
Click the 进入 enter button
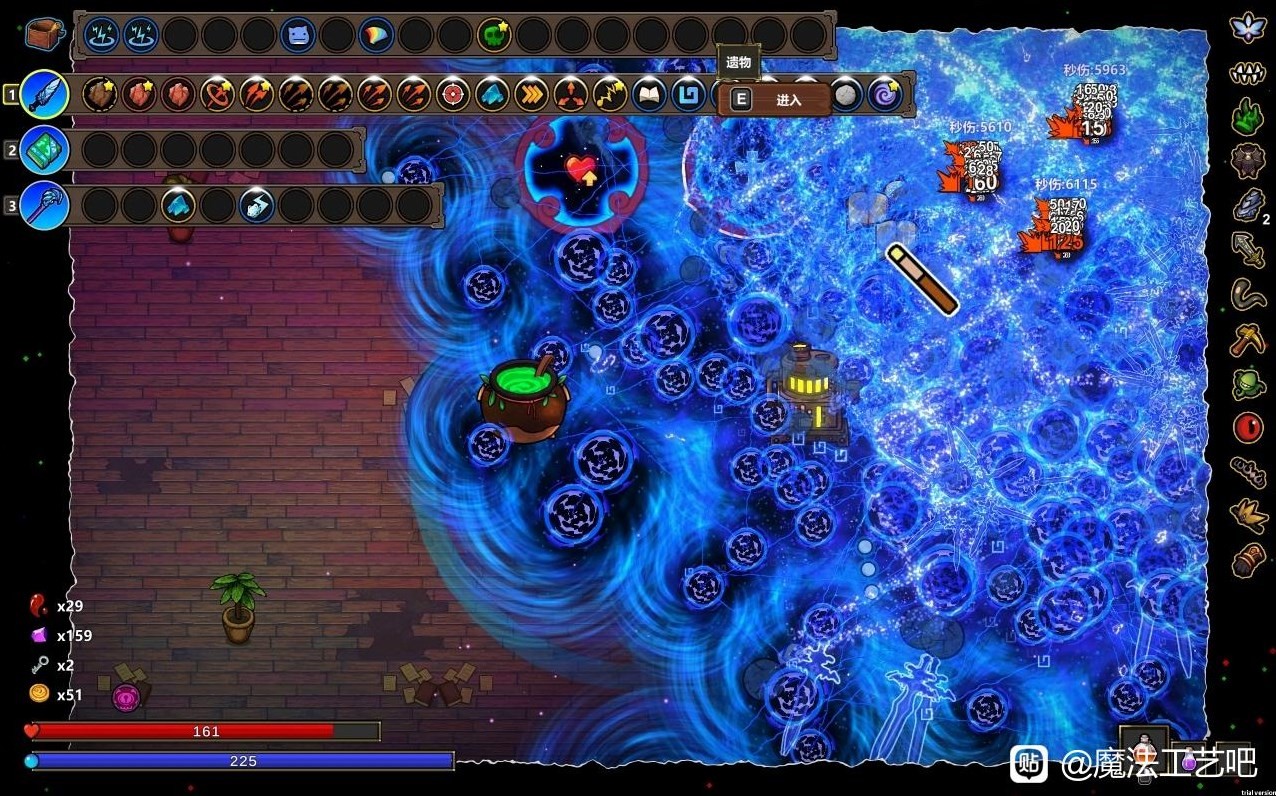tap(774, 100)
